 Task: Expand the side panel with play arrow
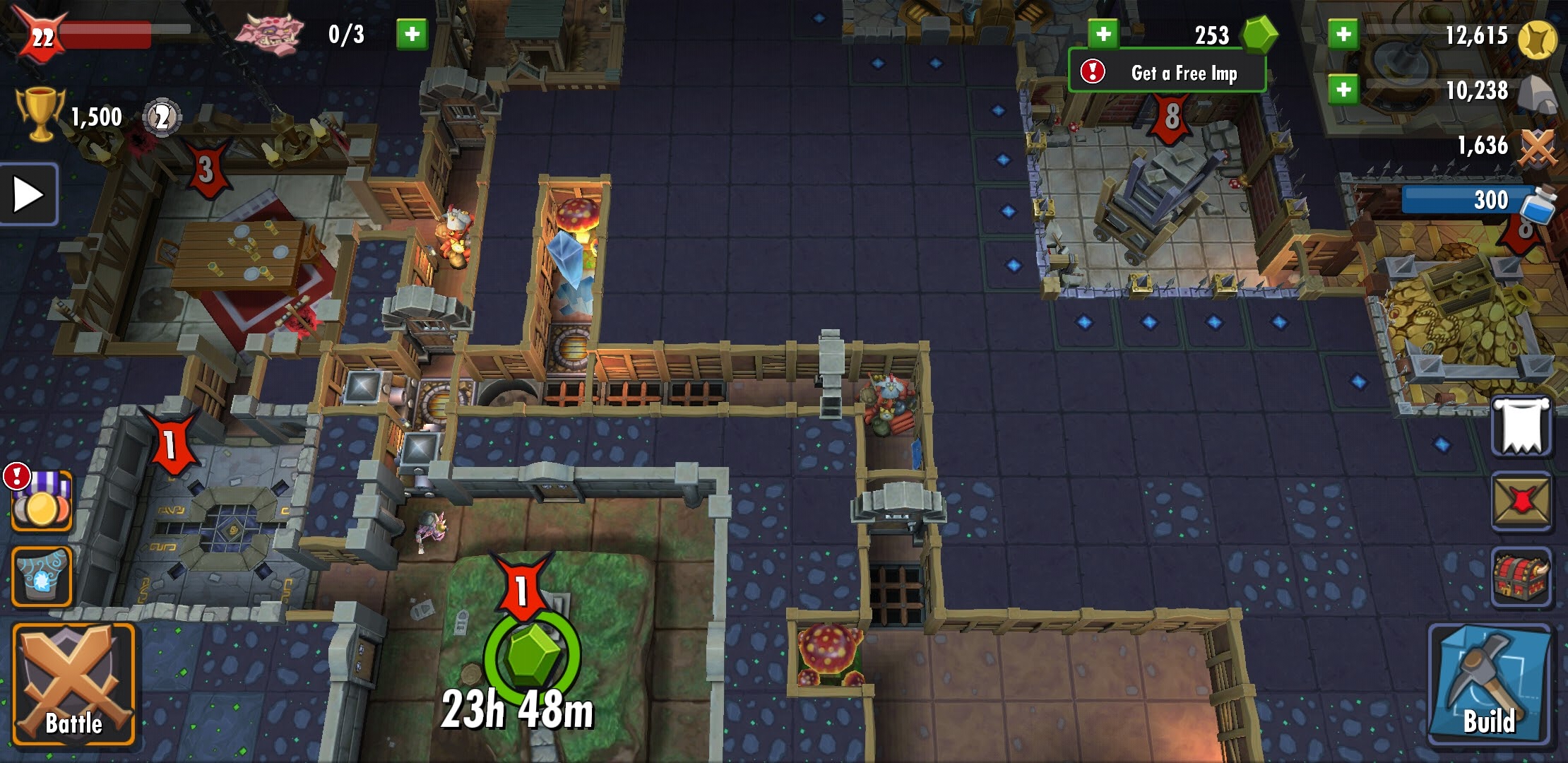[28, 194]
